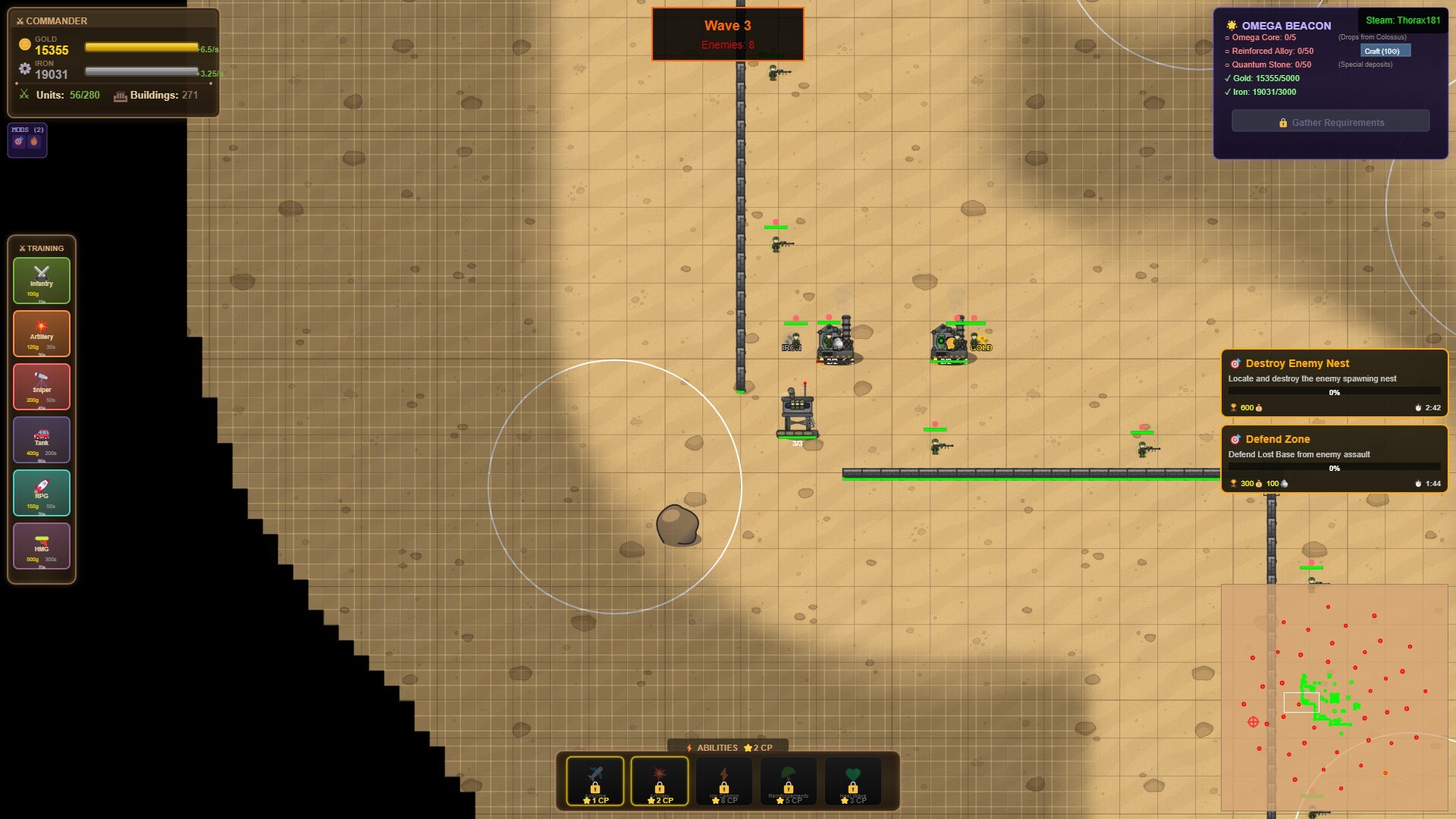Select the Sniper unit icon
The image size is (1456, 819).
pyautogui.click(x=41, y=386)
